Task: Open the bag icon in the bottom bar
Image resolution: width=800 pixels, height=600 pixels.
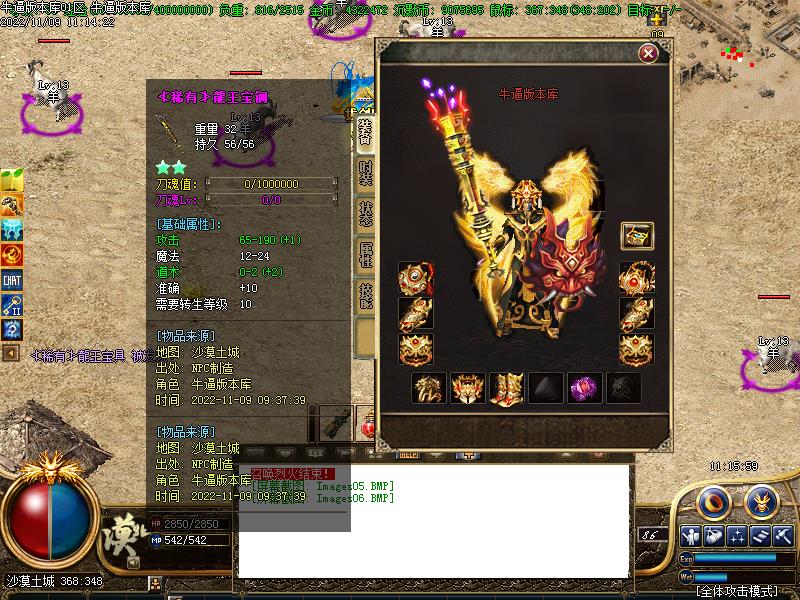Action: coord(713,535)
